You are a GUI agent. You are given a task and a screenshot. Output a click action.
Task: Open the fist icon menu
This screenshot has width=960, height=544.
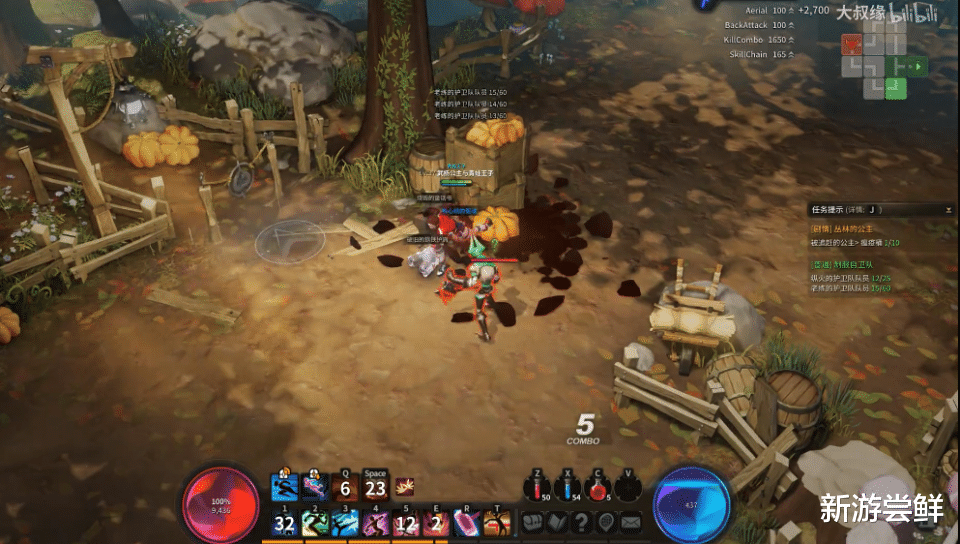(x=532, y=522)
